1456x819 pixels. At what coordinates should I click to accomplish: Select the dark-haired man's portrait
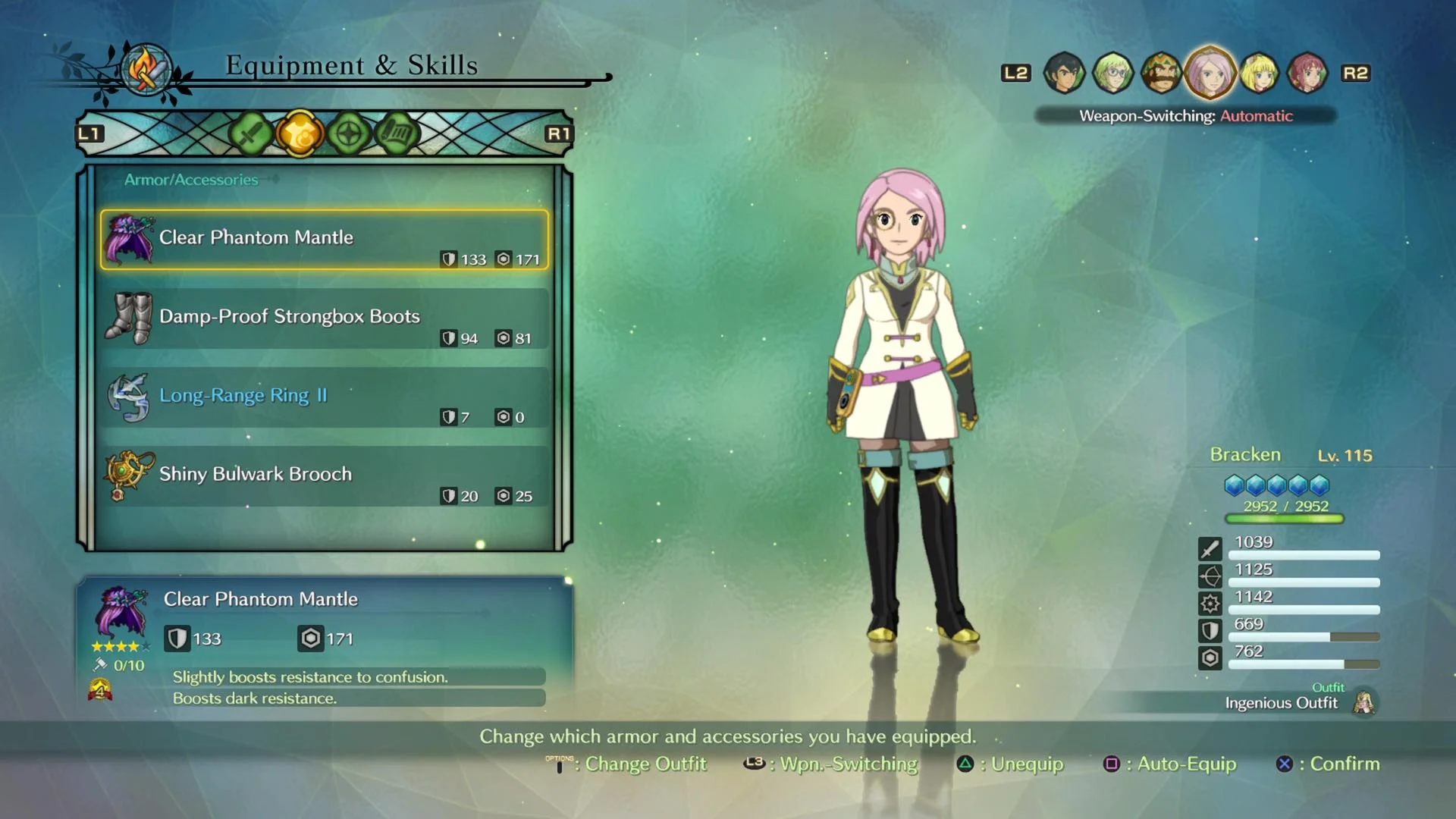coord(1064,73)
